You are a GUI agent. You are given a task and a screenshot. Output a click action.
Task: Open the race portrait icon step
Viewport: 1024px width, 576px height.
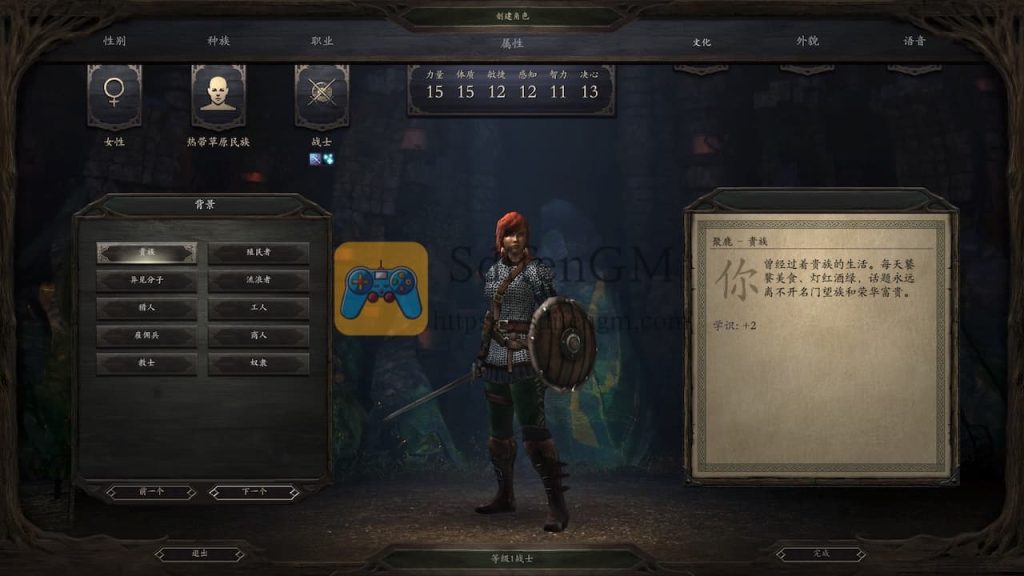(218, 96)
